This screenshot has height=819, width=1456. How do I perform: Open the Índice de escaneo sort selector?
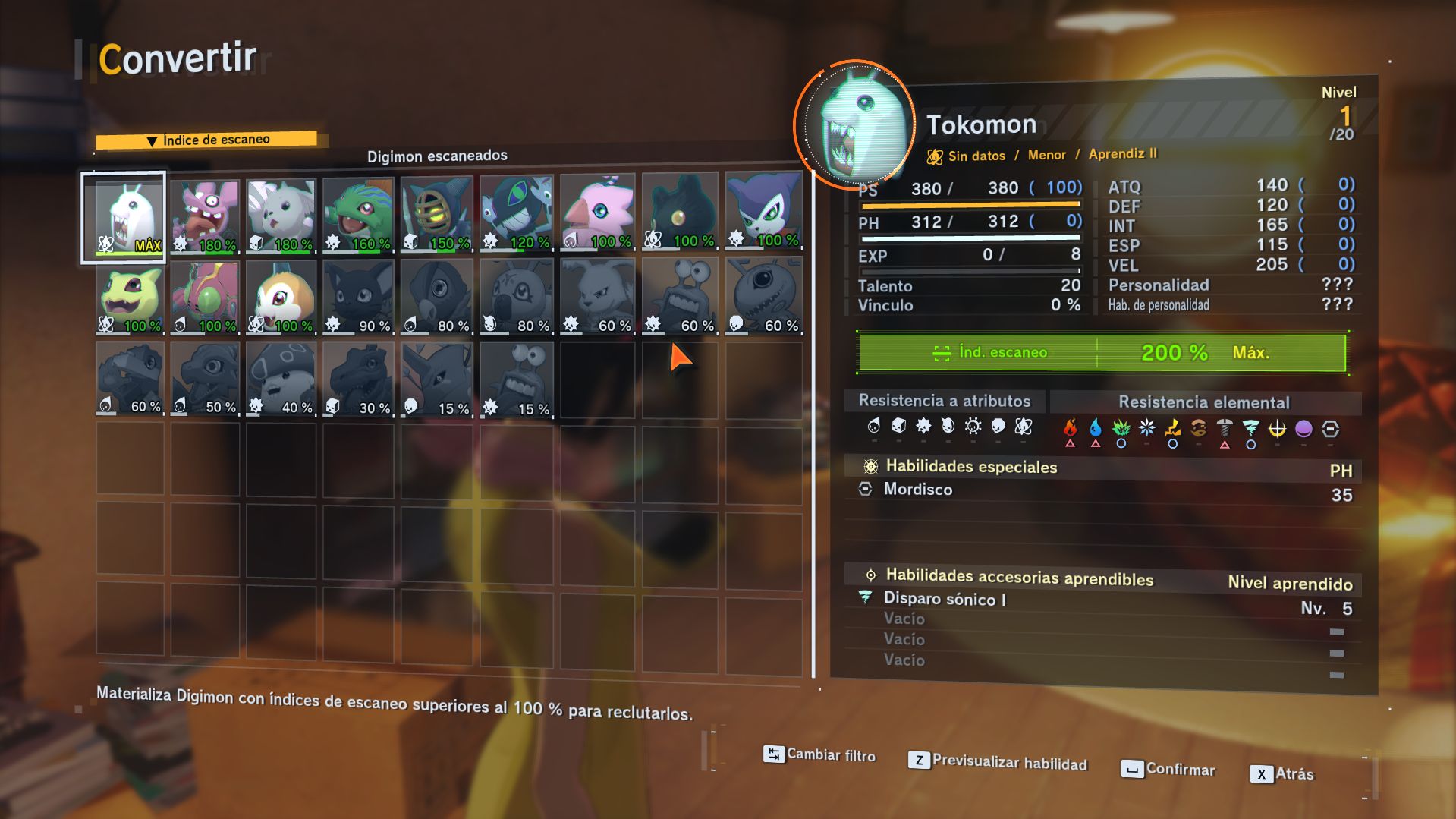pos(207,140)
